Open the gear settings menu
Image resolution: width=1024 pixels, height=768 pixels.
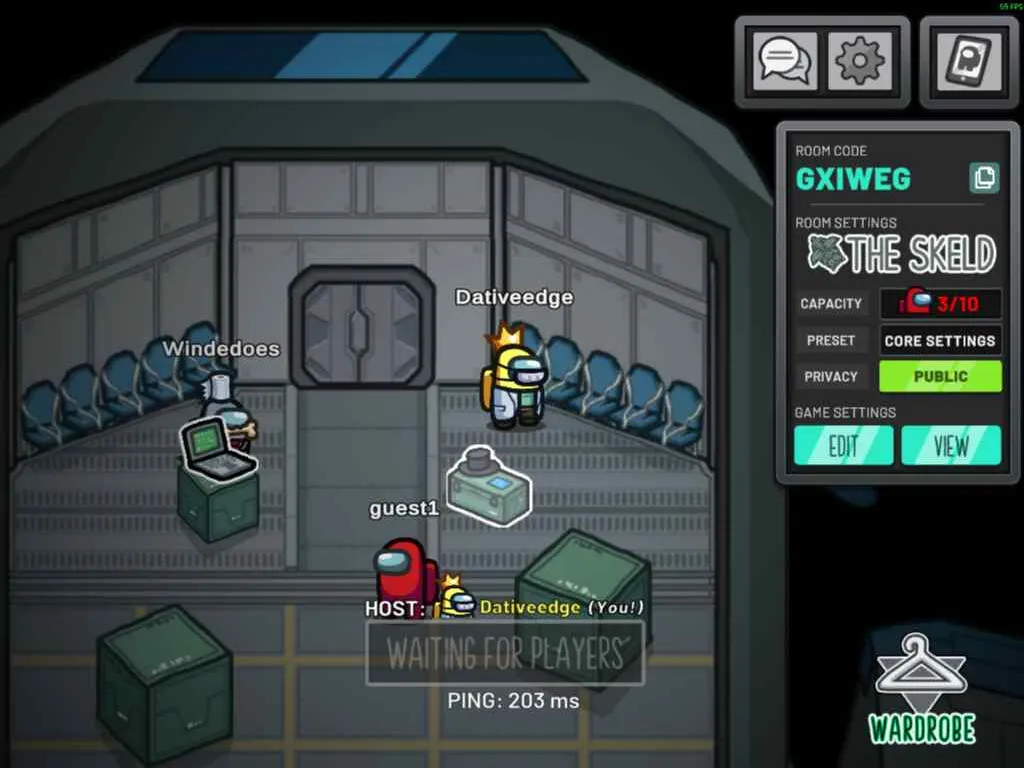pyautogui.click(x=861, y=62)
